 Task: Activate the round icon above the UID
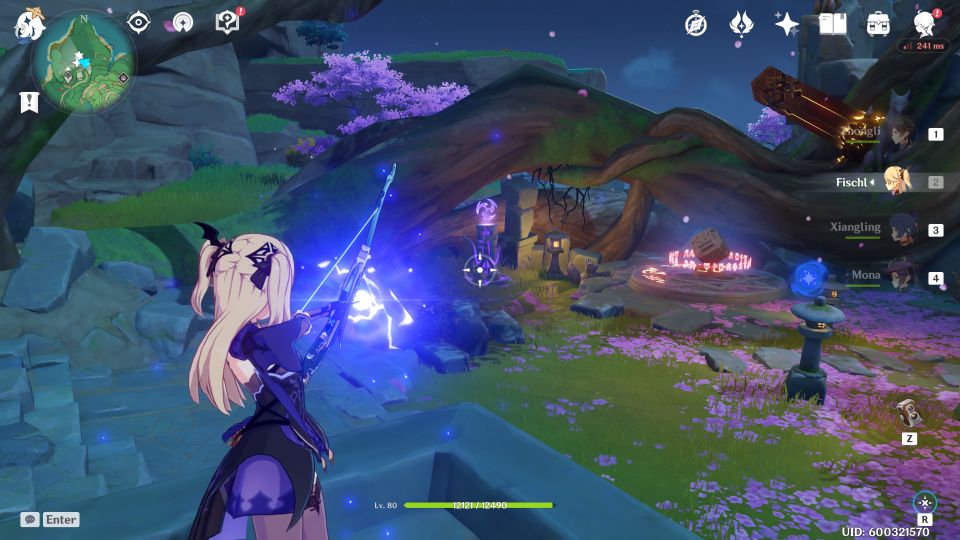tap(925, 502)
